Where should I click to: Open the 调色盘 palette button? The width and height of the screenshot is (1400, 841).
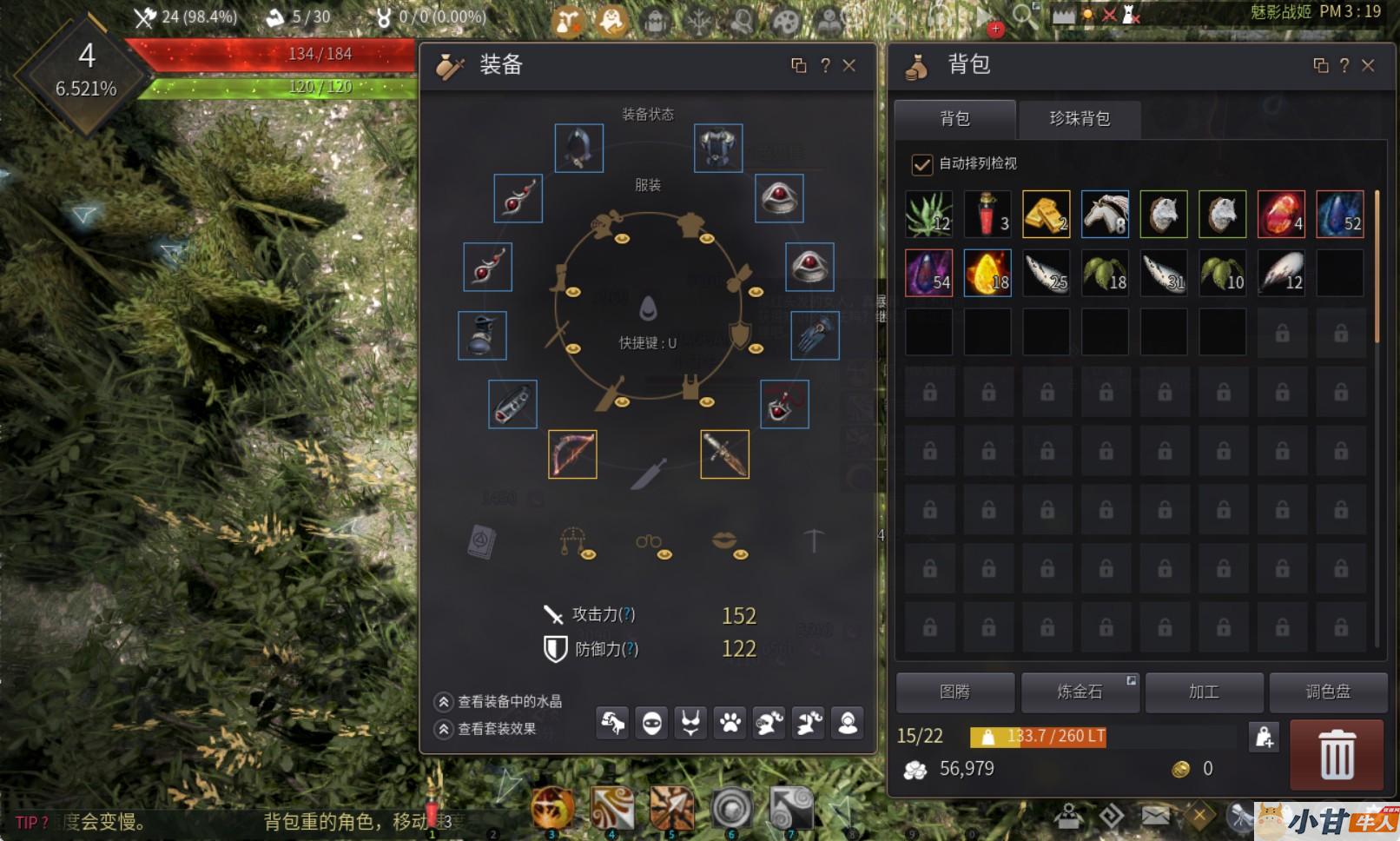tap(1328, 692)
